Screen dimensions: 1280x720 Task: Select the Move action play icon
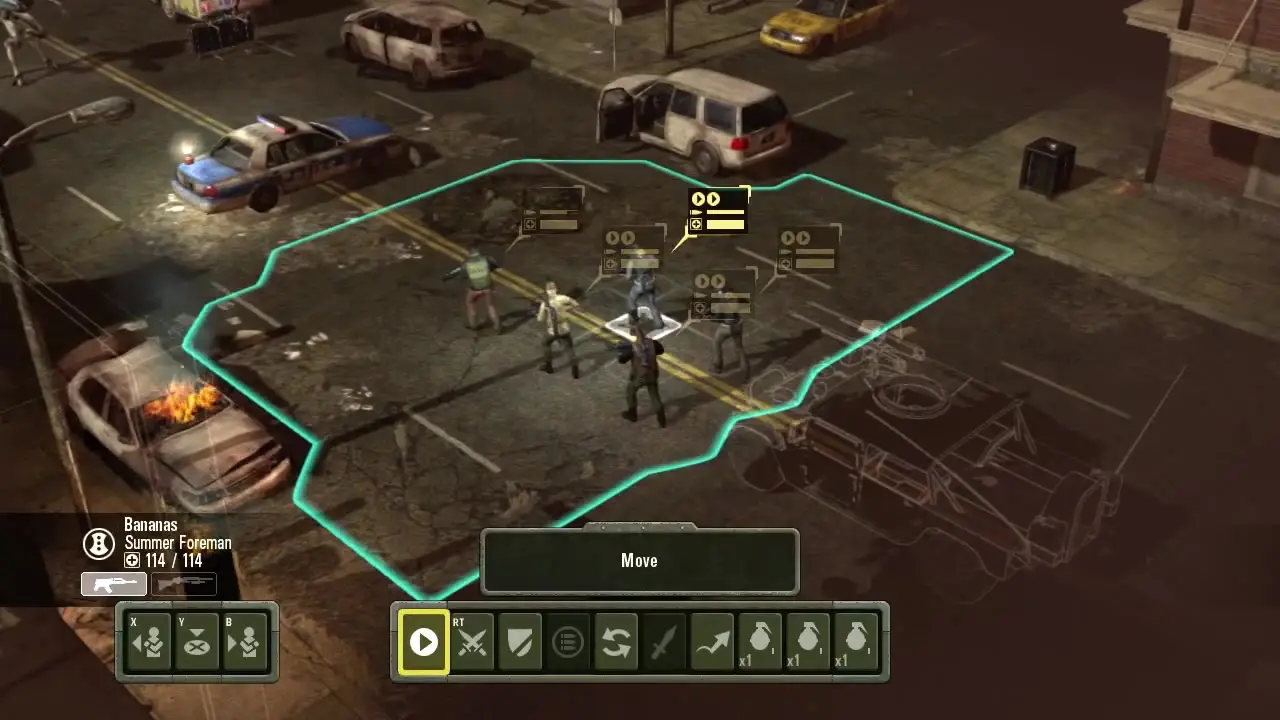click(423, 642)
